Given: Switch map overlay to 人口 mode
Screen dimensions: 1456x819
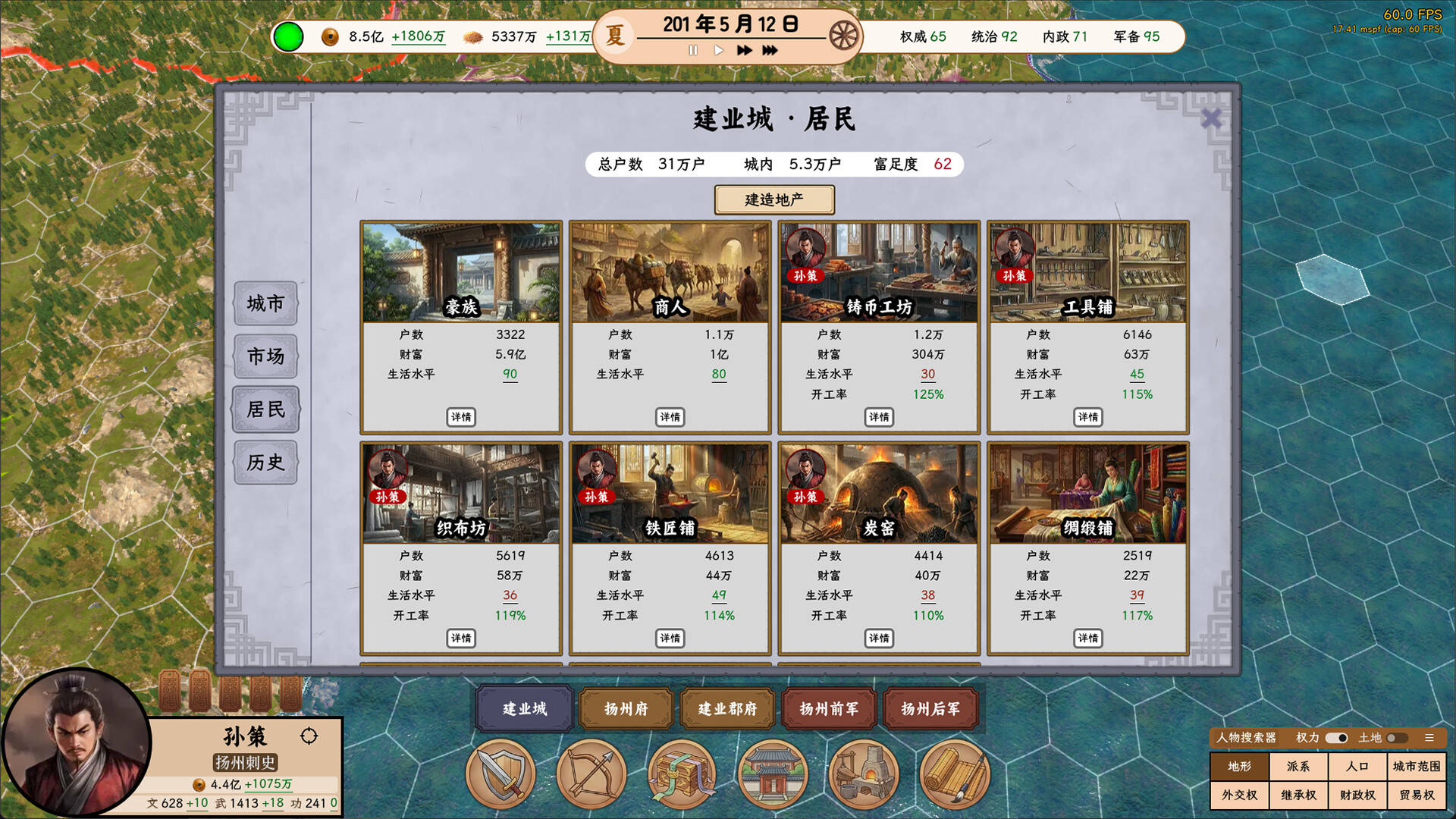Looking at the screenshot, I should coord(1357,767).
